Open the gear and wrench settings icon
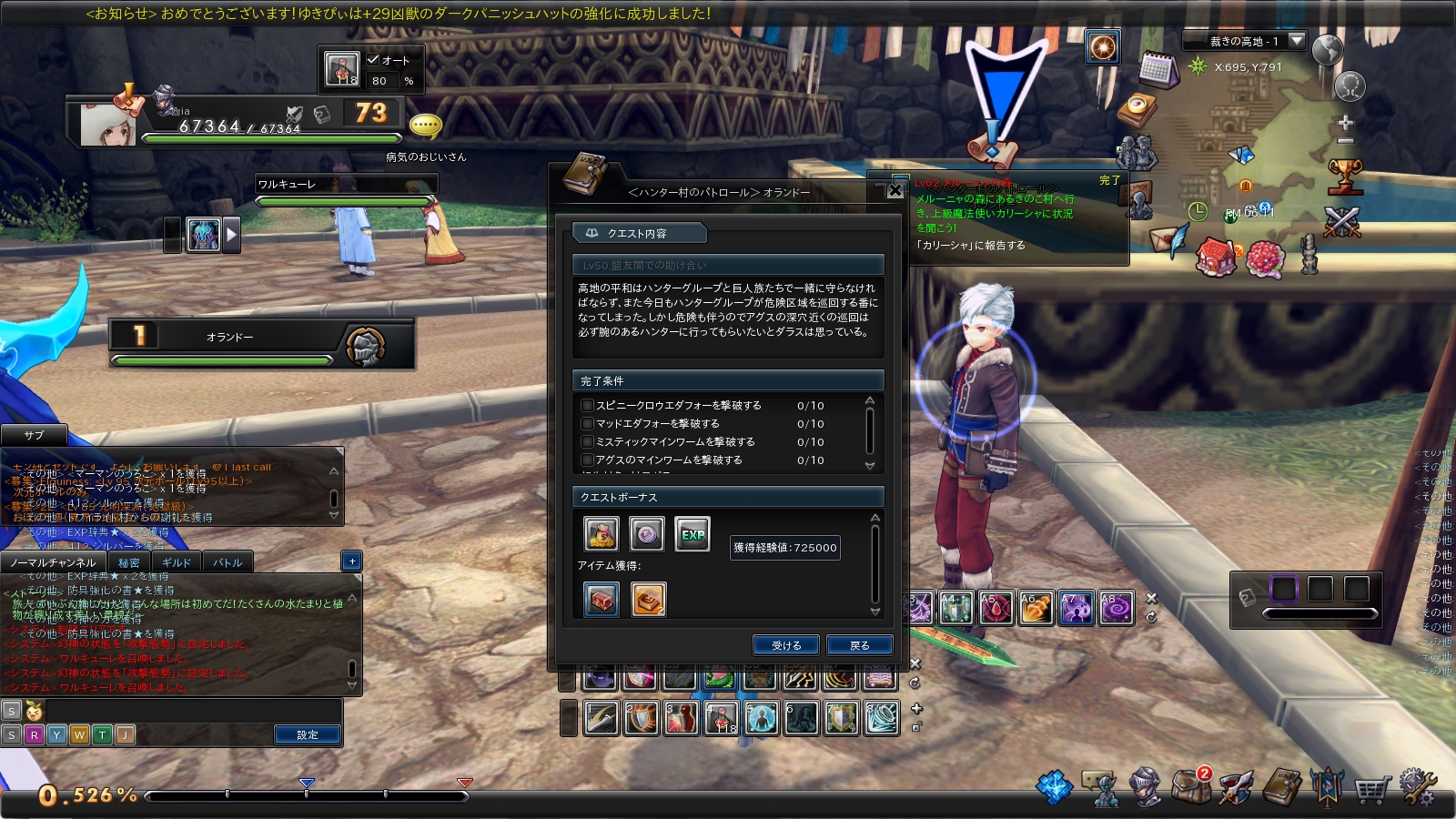The width and height of the screenshot is (1456, 819). click(x=1417, y=787)
